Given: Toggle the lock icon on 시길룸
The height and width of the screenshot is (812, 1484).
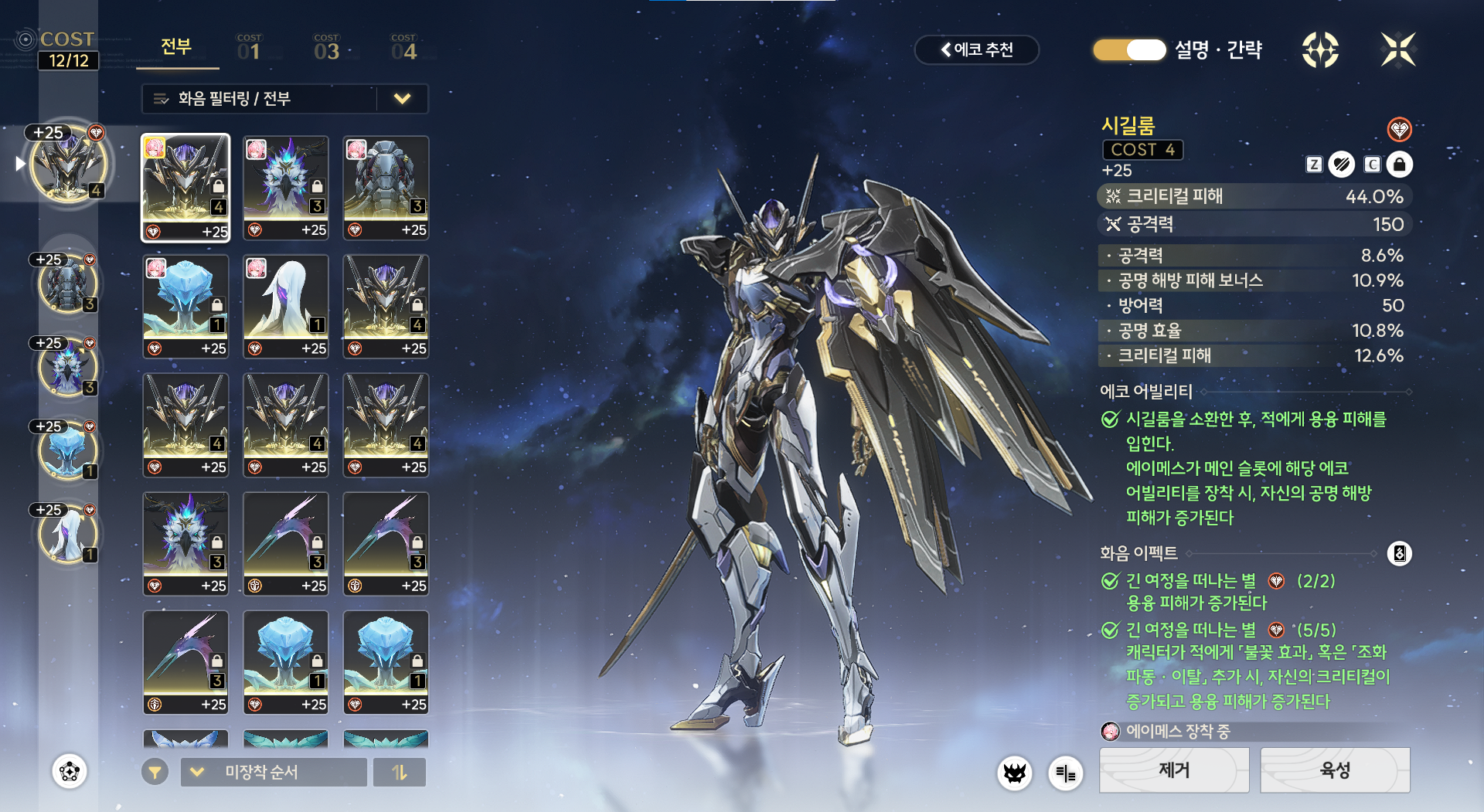Looking at the screenshot, I should click(1399, 165).
